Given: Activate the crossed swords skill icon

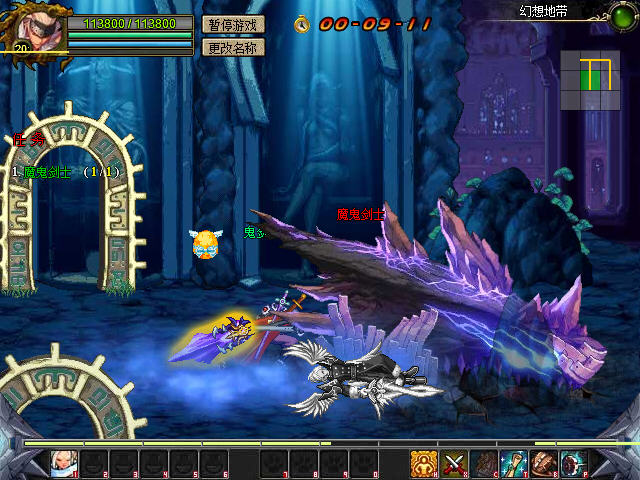Looking at the screenshot, I should click(x=455, y=463).
